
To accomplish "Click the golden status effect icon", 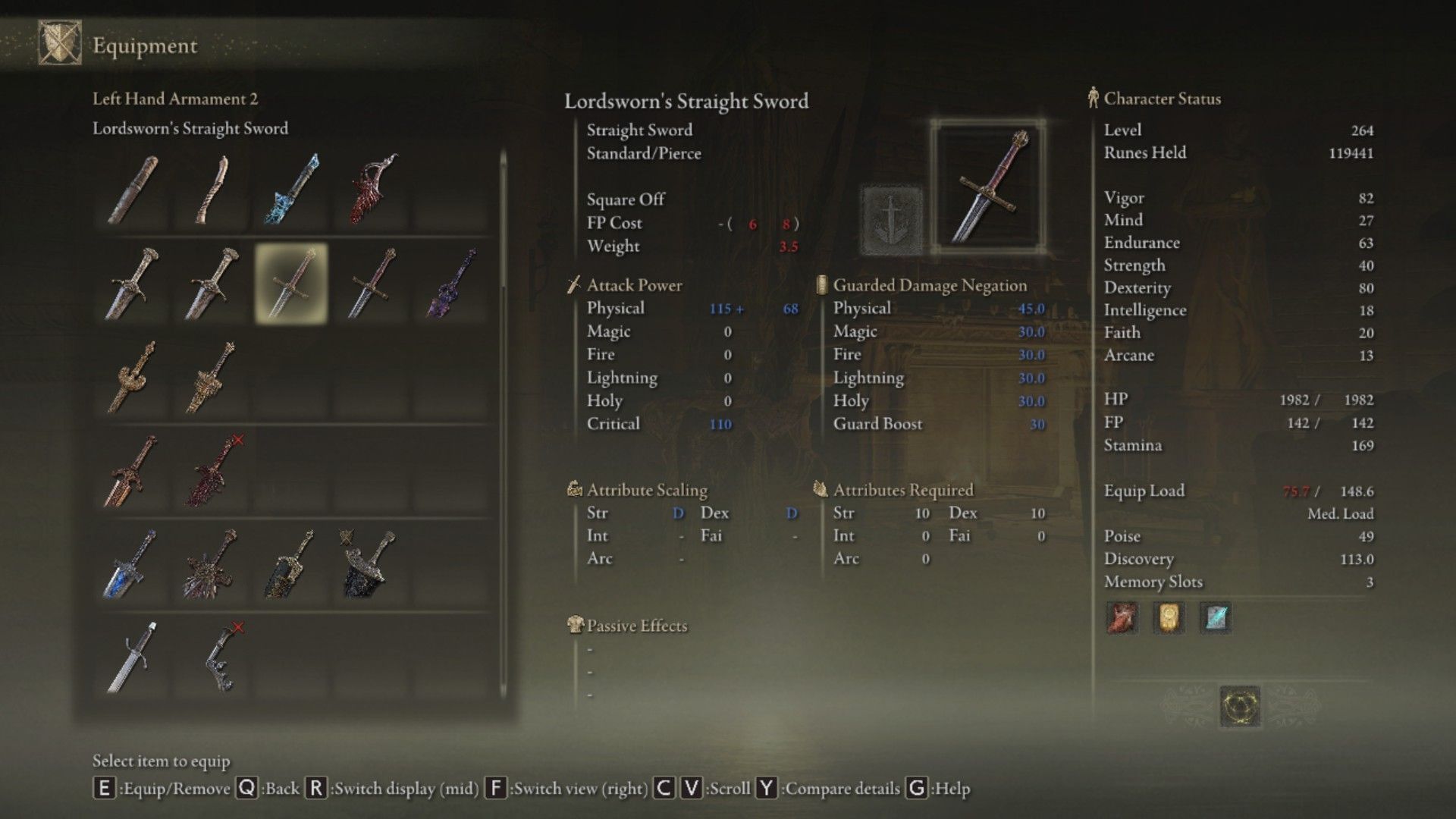I will point(1169,618).
